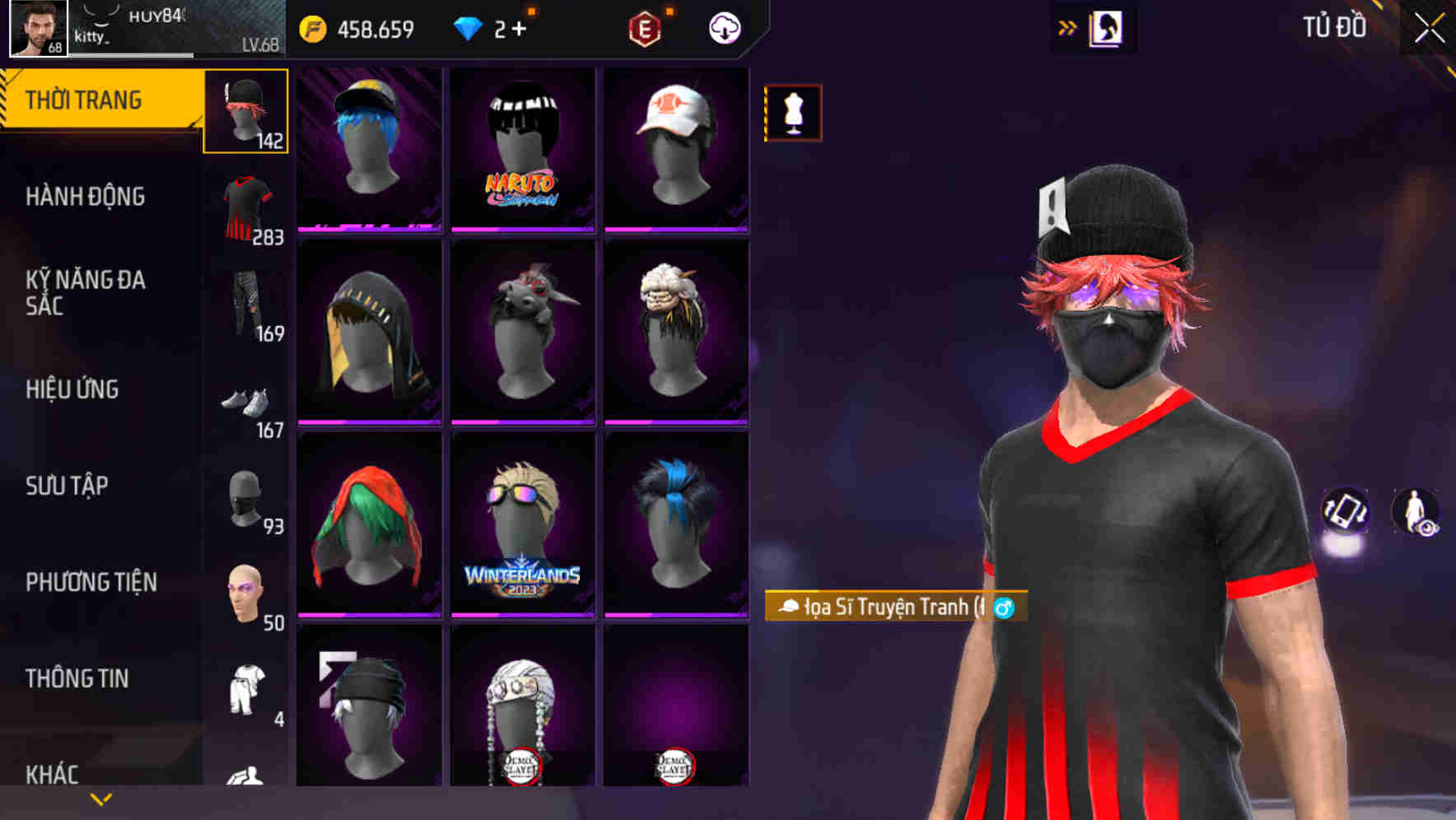The image size is (1456, 820).
Task: Select the PHƯƠNG TIỆN menu entry
Action: (91, 581)
